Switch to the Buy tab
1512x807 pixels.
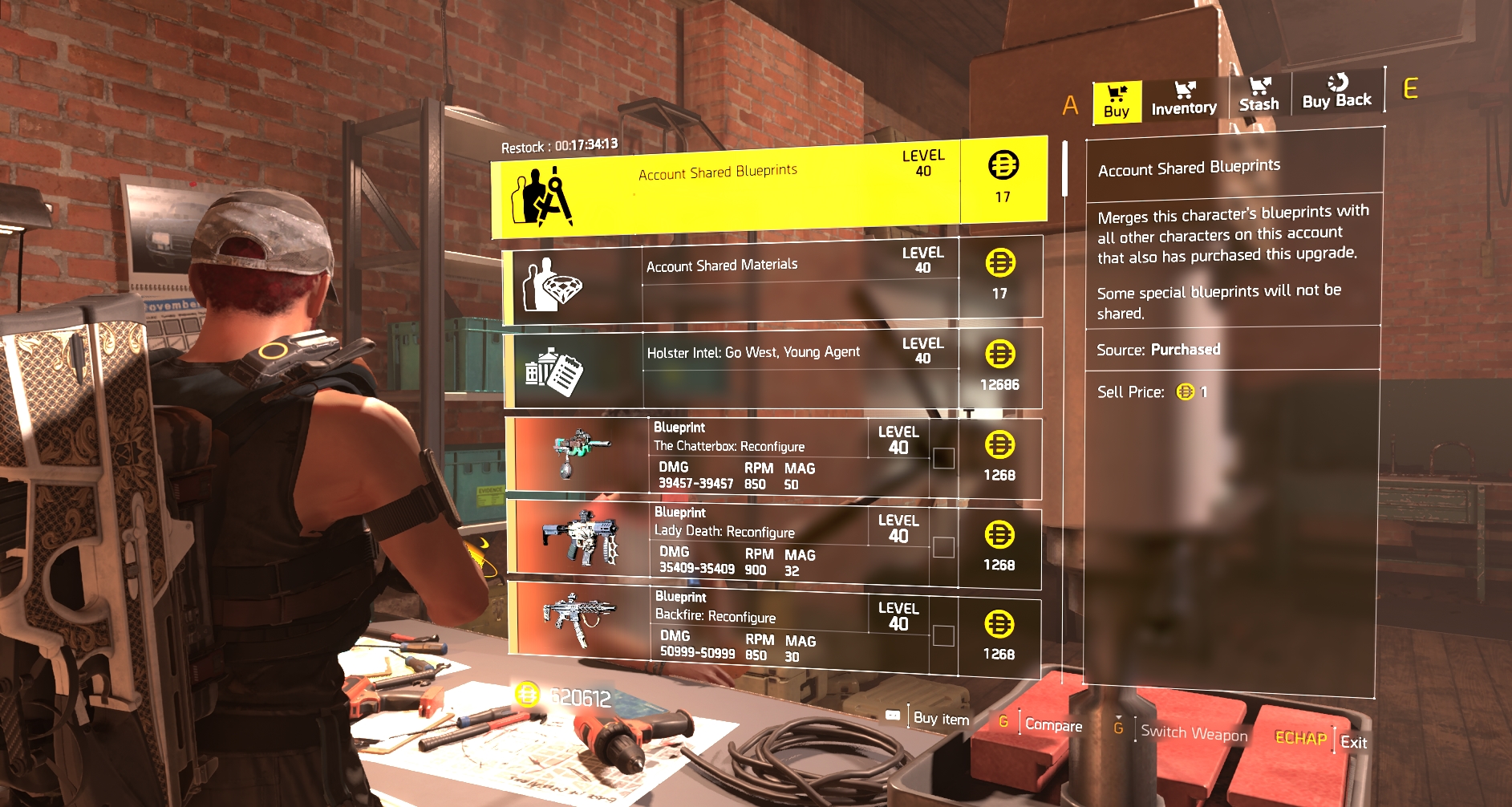tap(1116, 103)
